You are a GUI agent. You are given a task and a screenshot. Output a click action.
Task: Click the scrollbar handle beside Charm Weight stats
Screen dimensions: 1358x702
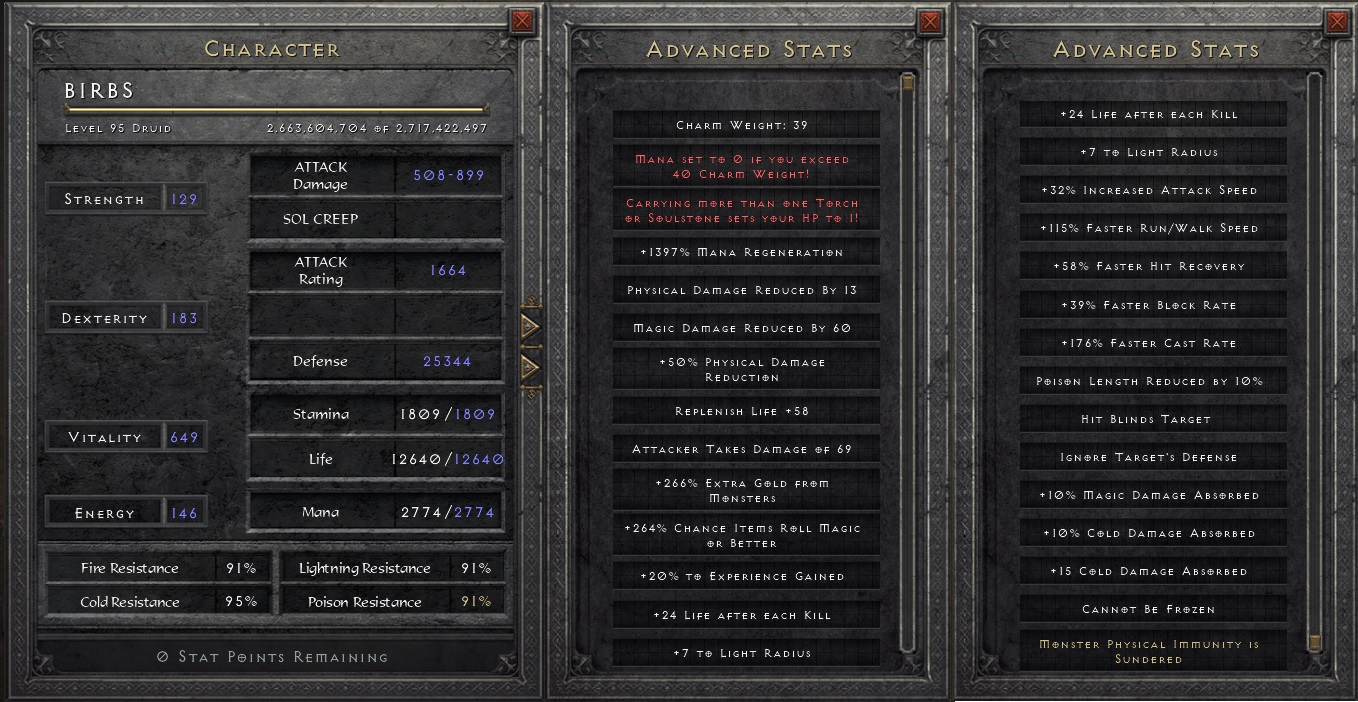[x=907, y=82]
